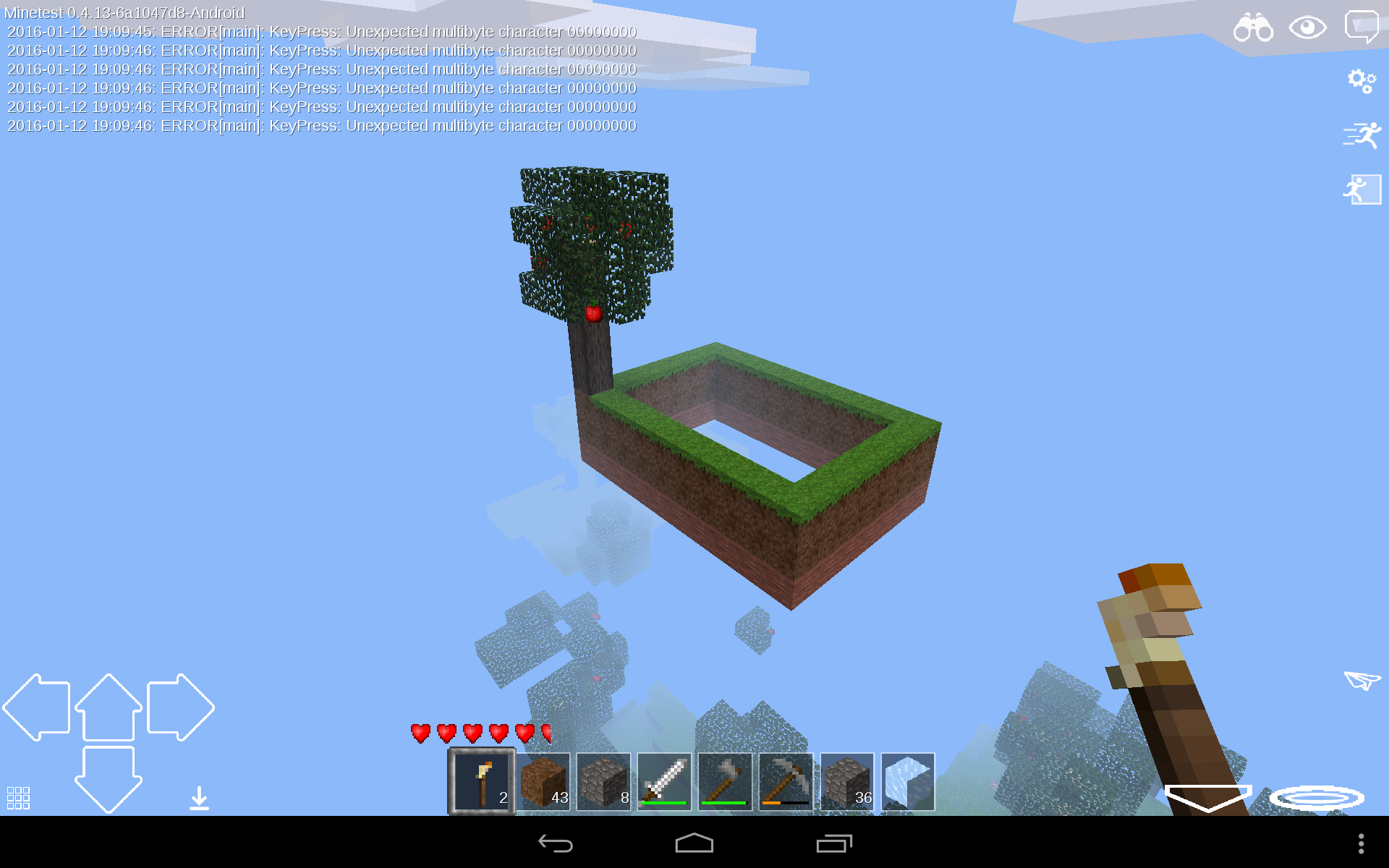Select the cobblestone stack of 36
The image size is (1389, 868).
pyautogui.click(x=846, y=782)
